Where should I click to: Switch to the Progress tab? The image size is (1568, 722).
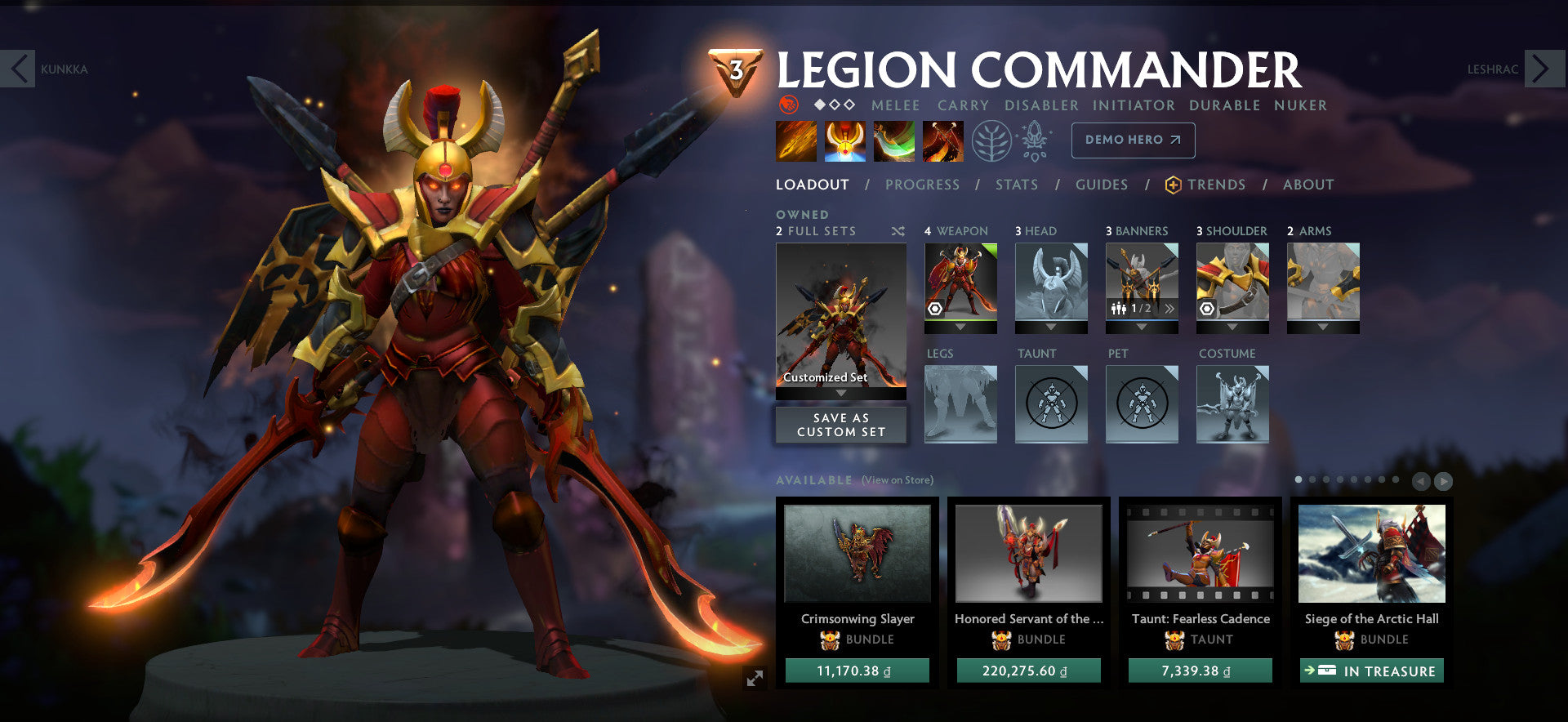click(922, 185)
